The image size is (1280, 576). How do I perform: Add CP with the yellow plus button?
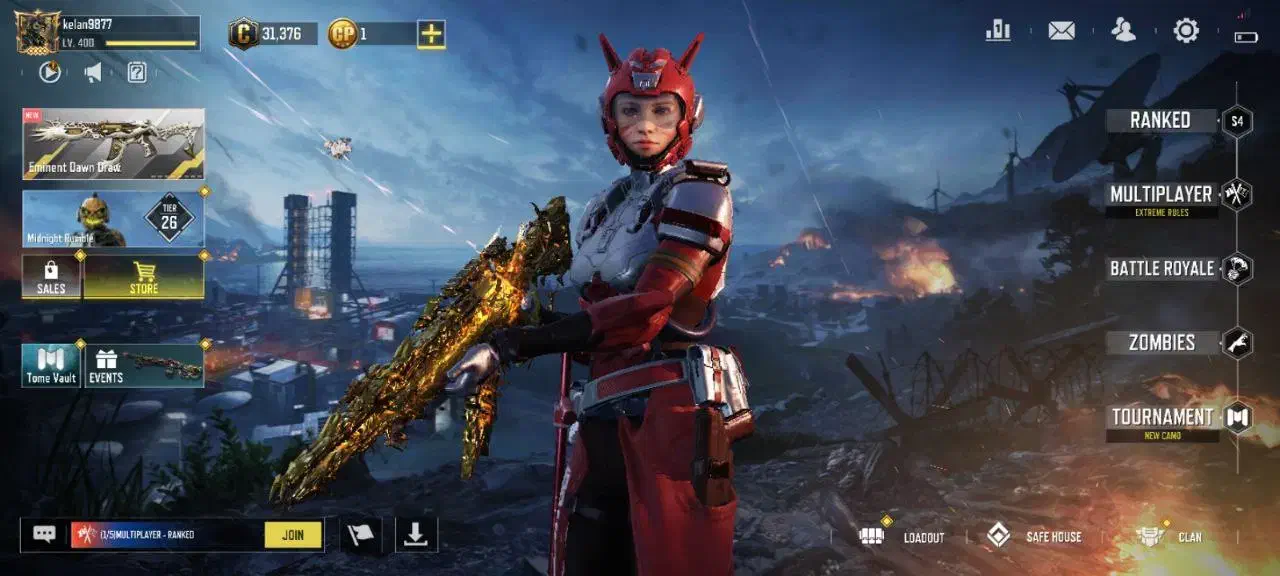coord(431,34)
